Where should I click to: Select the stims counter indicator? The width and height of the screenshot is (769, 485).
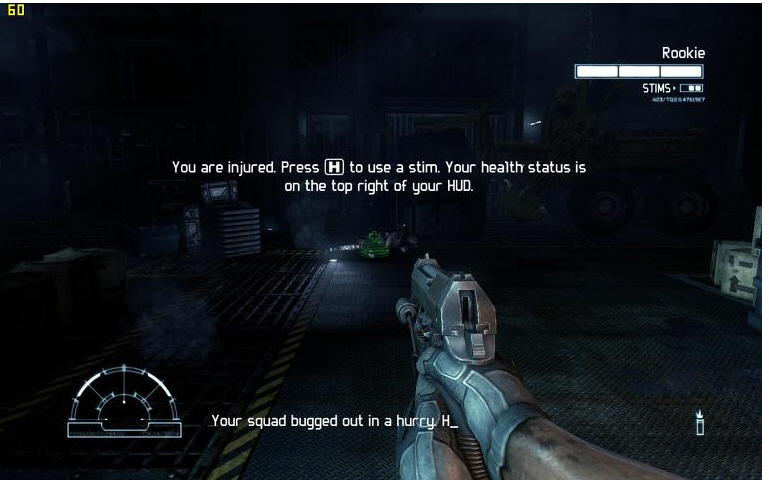[x=672, y=89]
